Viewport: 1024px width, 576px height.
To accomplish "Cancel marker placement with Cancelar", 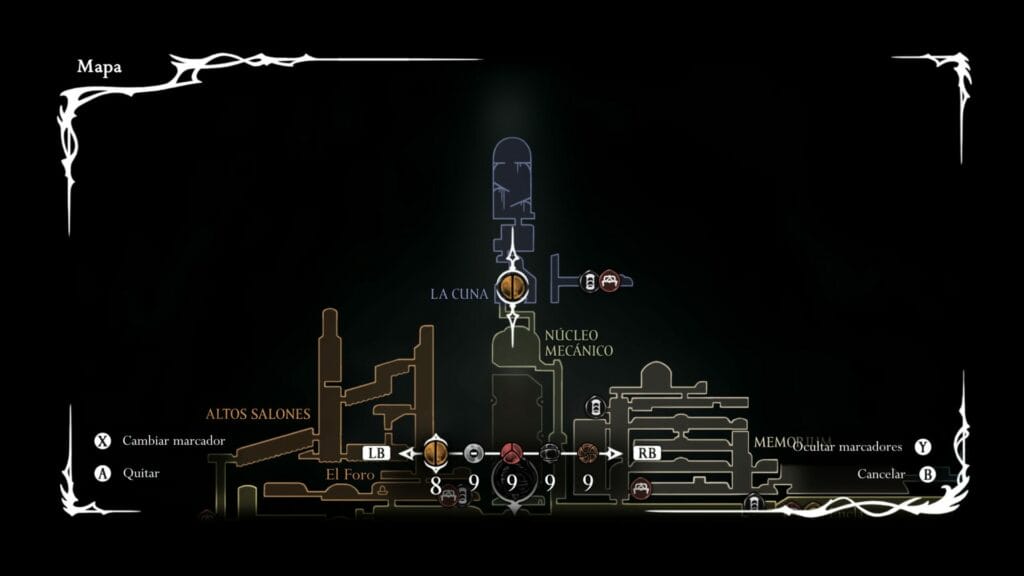I will pyautogui.click(x=881, y=474).
